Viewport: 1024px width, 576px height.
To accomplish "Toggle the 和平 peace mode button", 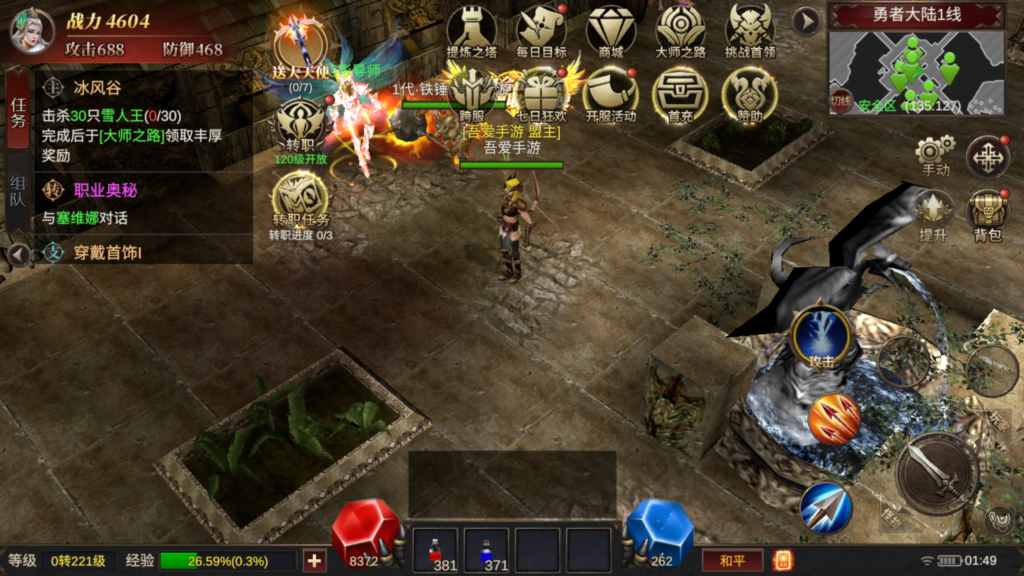I will tap(732, 561).
